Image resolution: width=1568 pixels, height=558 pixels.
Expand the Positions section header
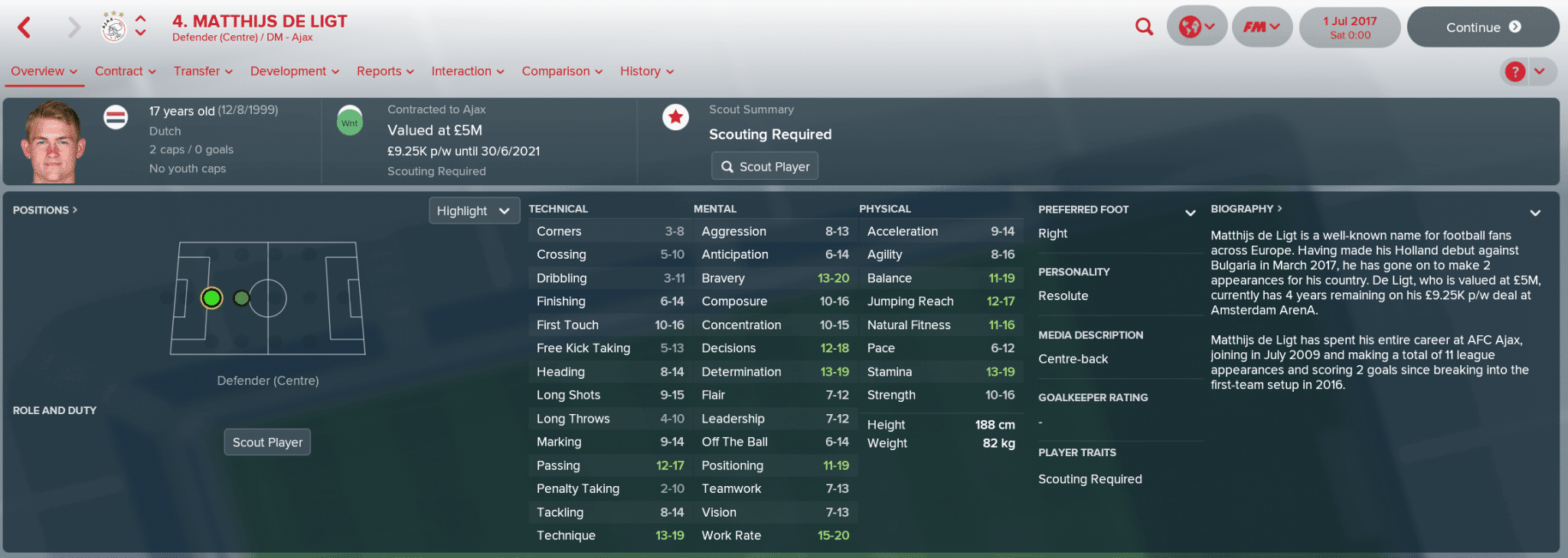tap(44, 210)
